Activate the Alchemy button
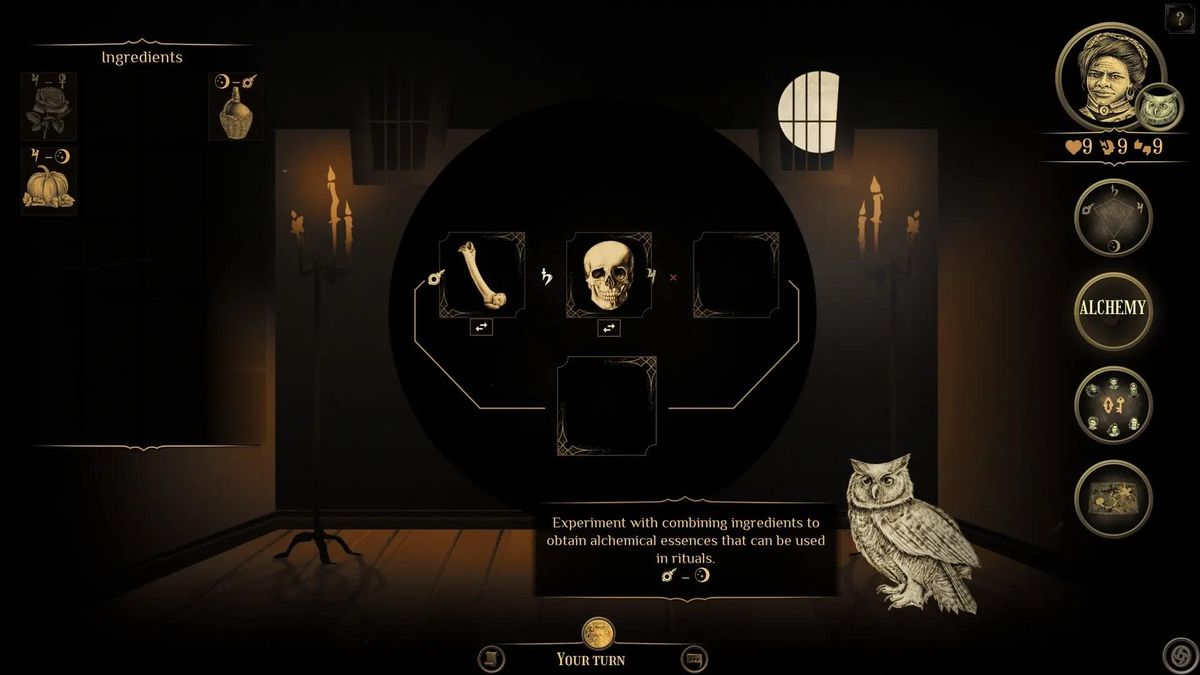Viewport: 1200px width, 675px height. [1113, 309]
